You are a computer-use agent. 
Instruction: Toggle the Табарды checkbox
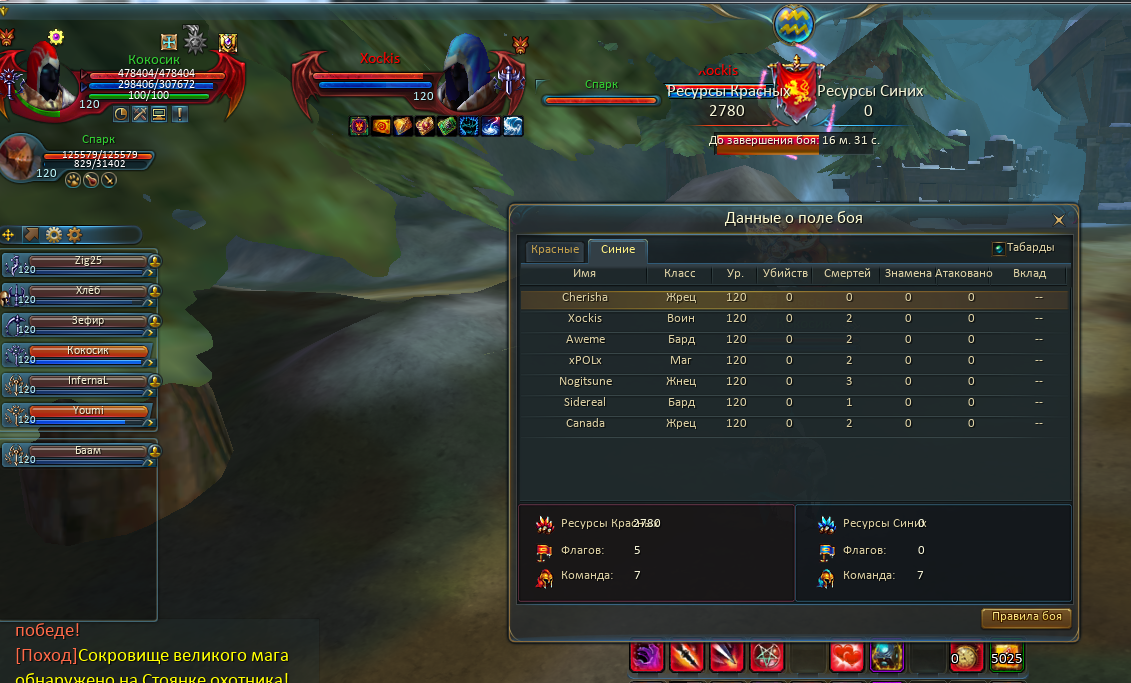999,249
